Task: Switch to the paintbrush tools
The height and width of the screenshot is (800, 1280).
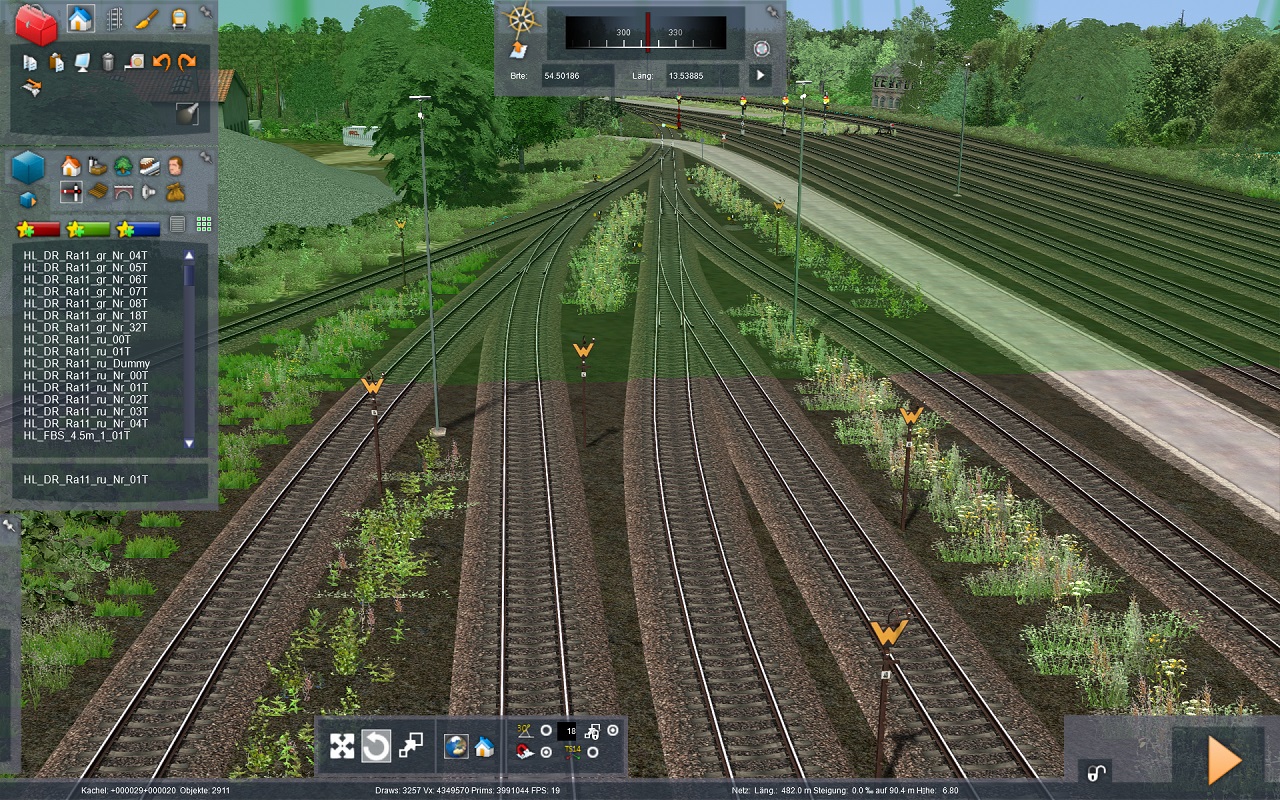Action: click(147, 19)
